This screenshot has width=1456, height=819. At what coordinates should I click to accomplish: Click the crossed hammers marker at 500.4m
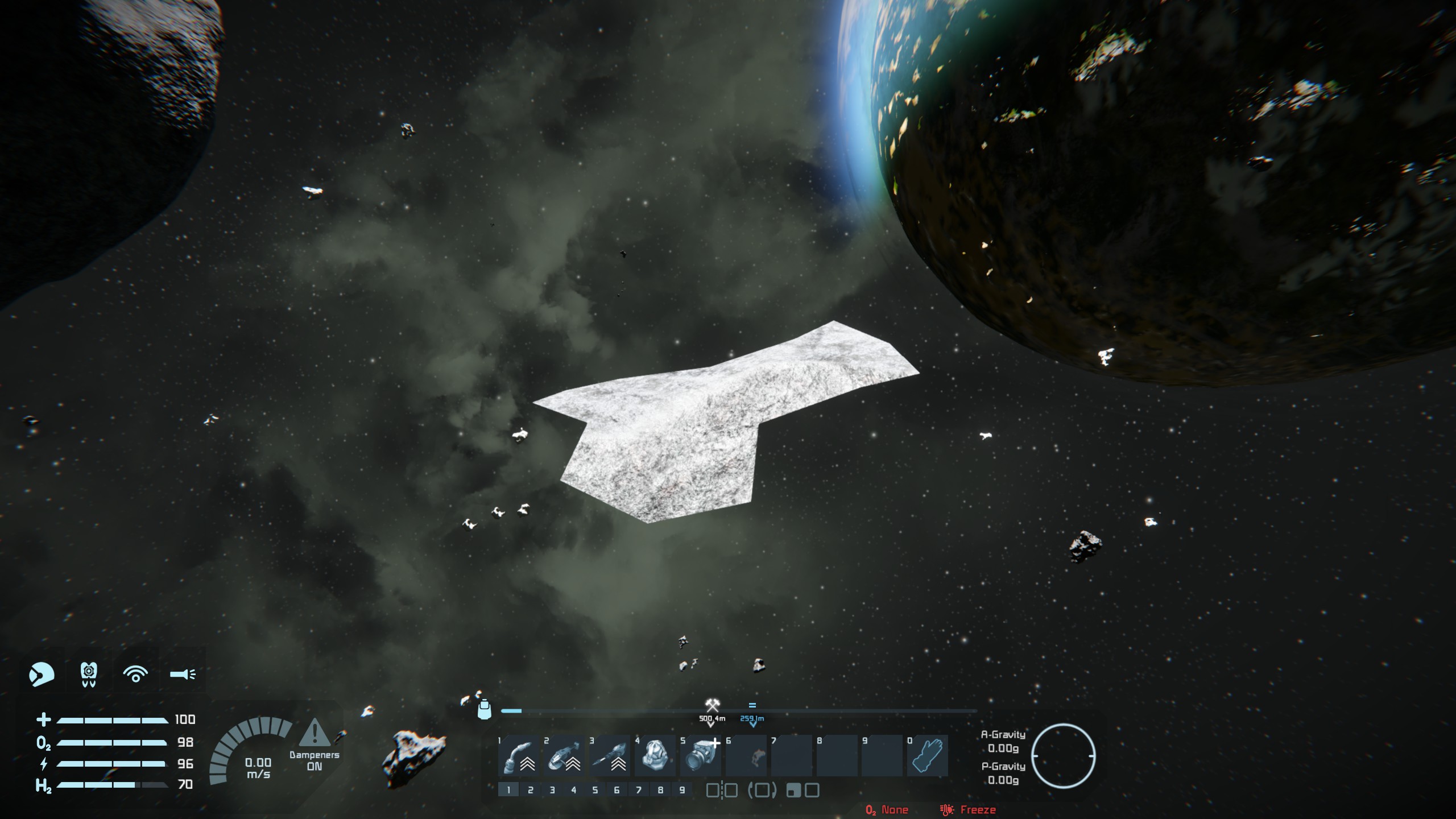point(712,706)
